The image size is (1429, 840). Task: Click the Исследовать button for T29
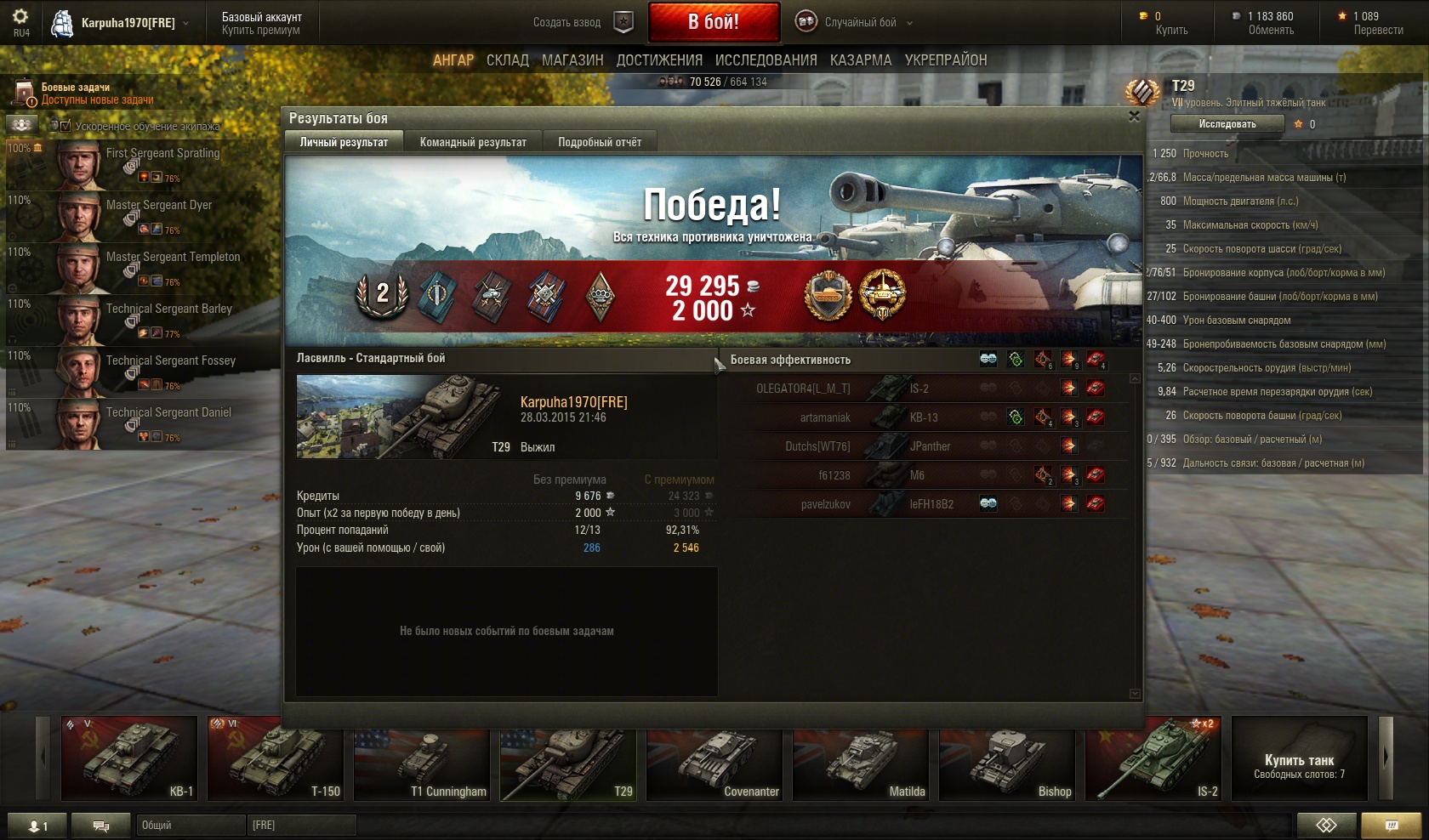point(1227,124)
